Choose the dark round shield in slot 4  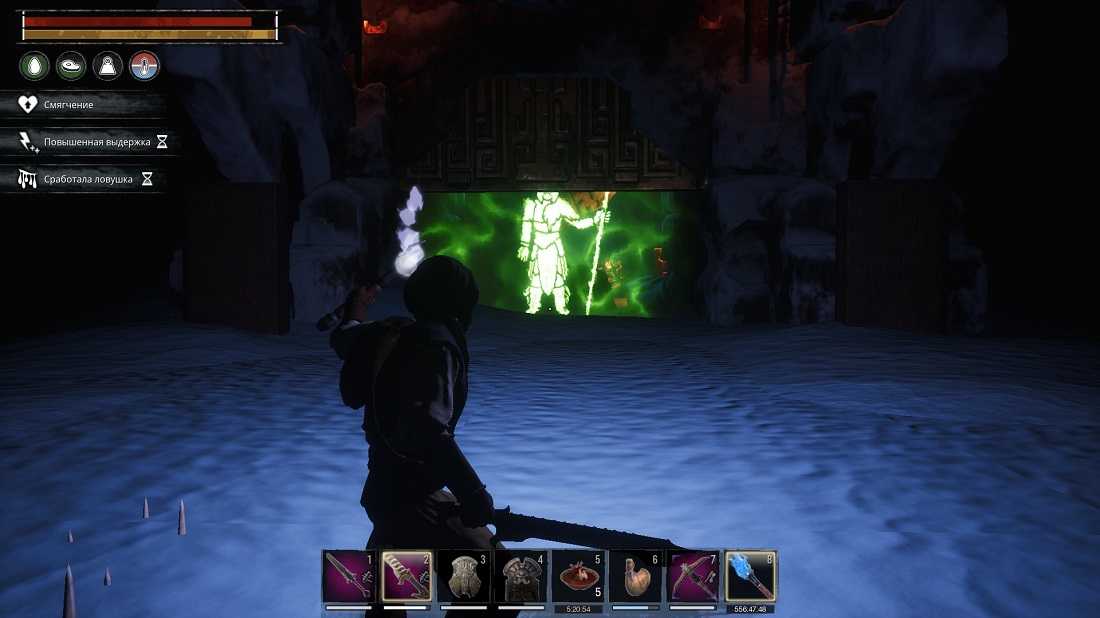[x=521, y=576]
